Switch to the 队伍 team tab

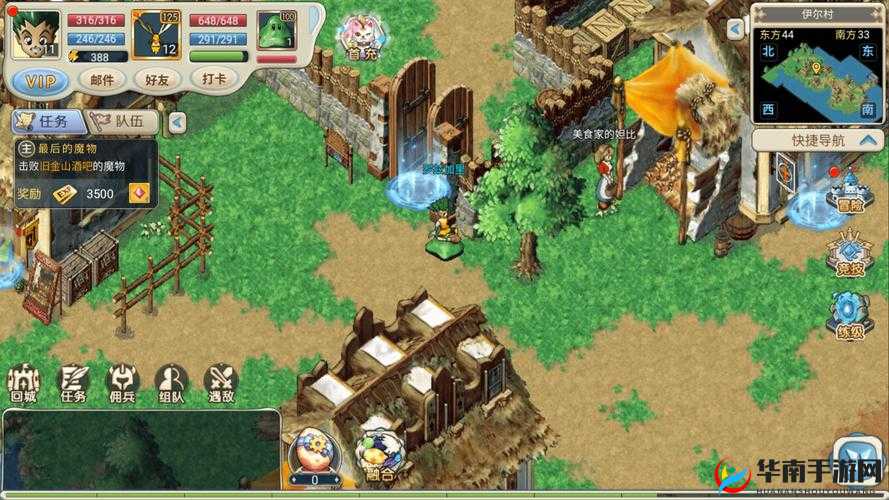[x=123, y=122]
